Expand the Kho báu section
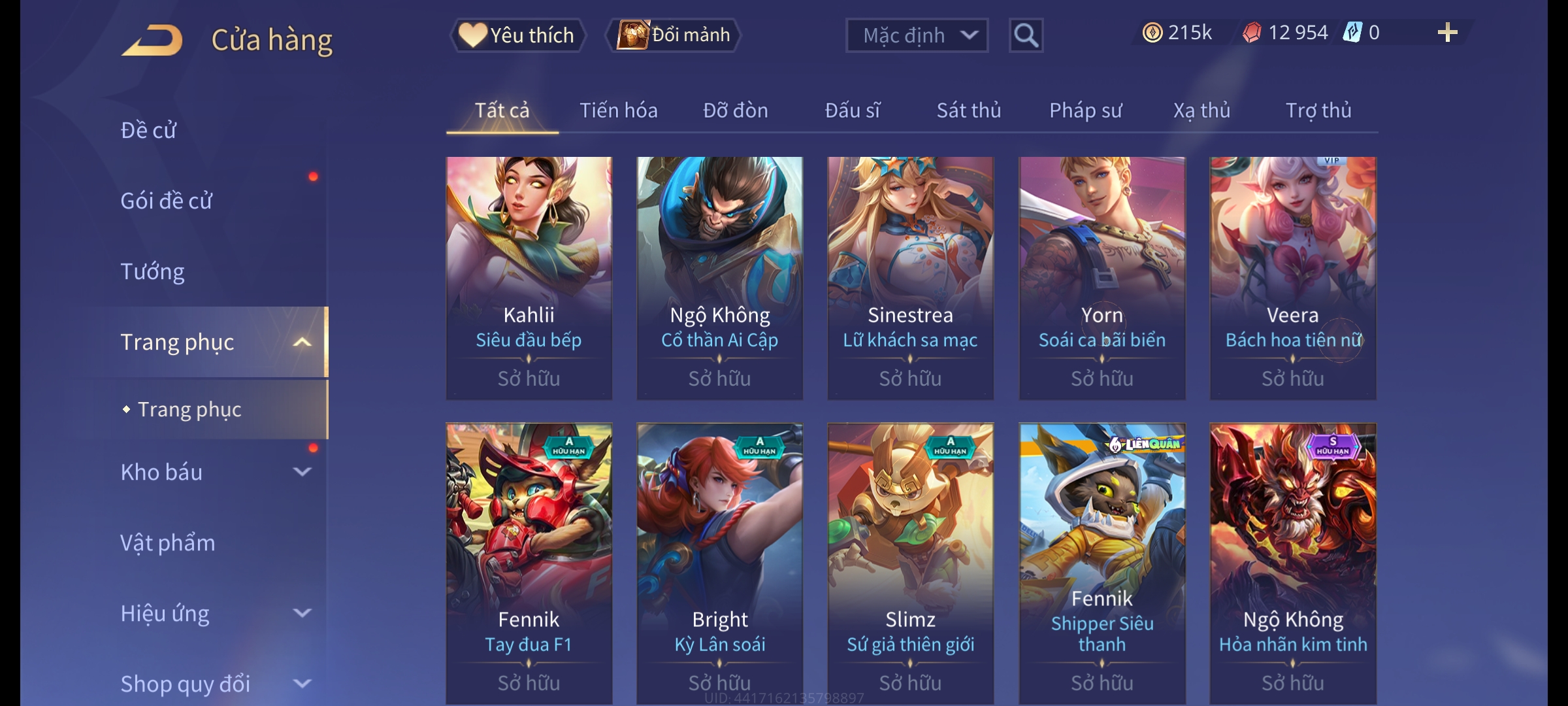This screenshot has height=706, width=1568. coord(302,472)
